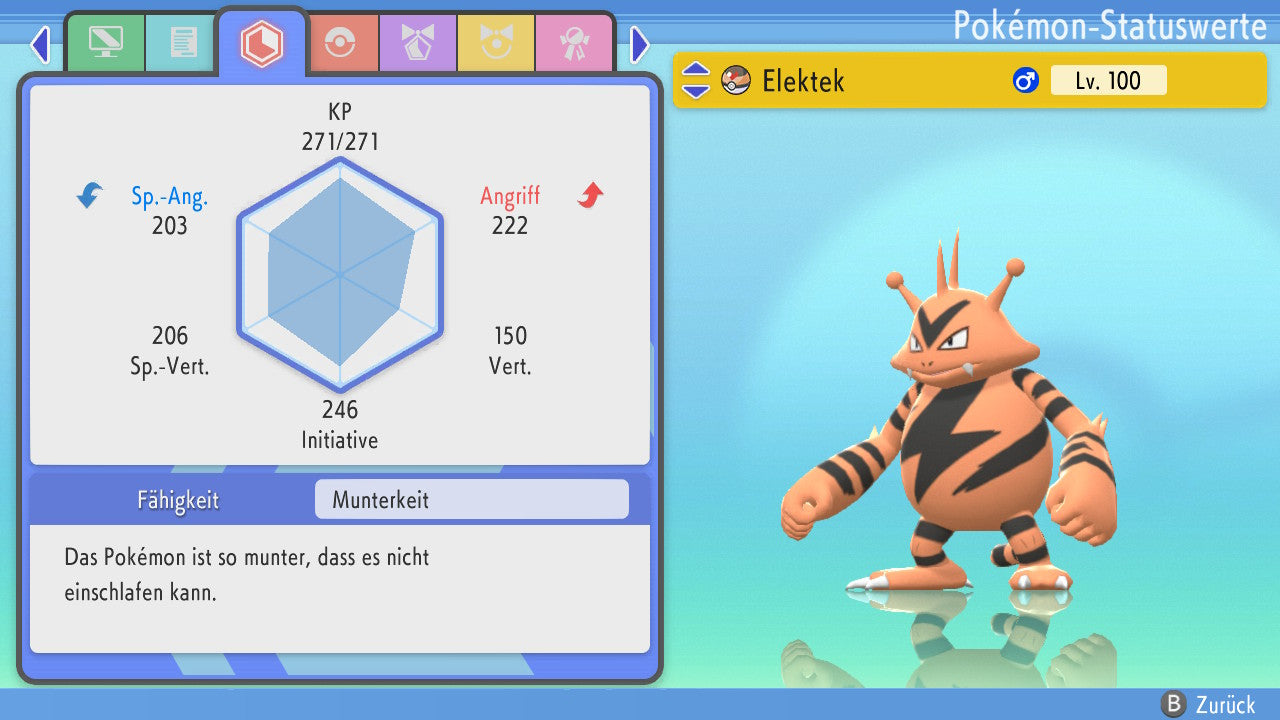The height and width of the screenshot is (720, 1280).
Task: Click the right arrow beside the tabs
Action: coord(640,44)
